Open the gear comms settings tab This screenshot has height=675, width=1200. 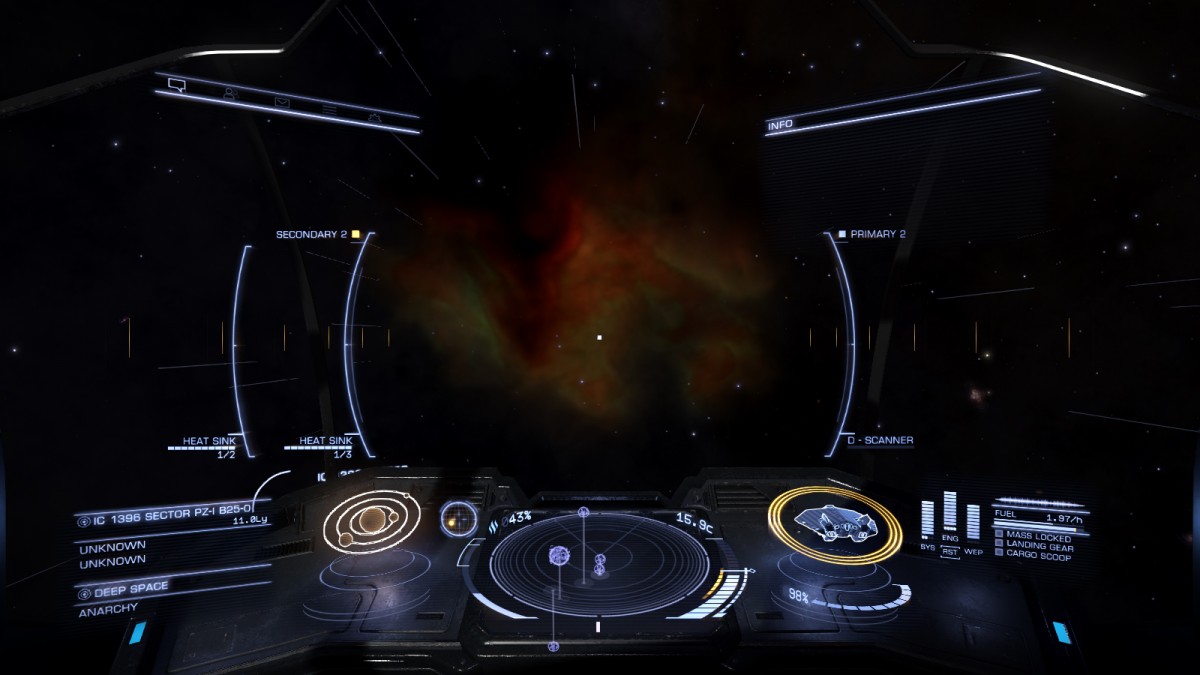click(375, 118)
